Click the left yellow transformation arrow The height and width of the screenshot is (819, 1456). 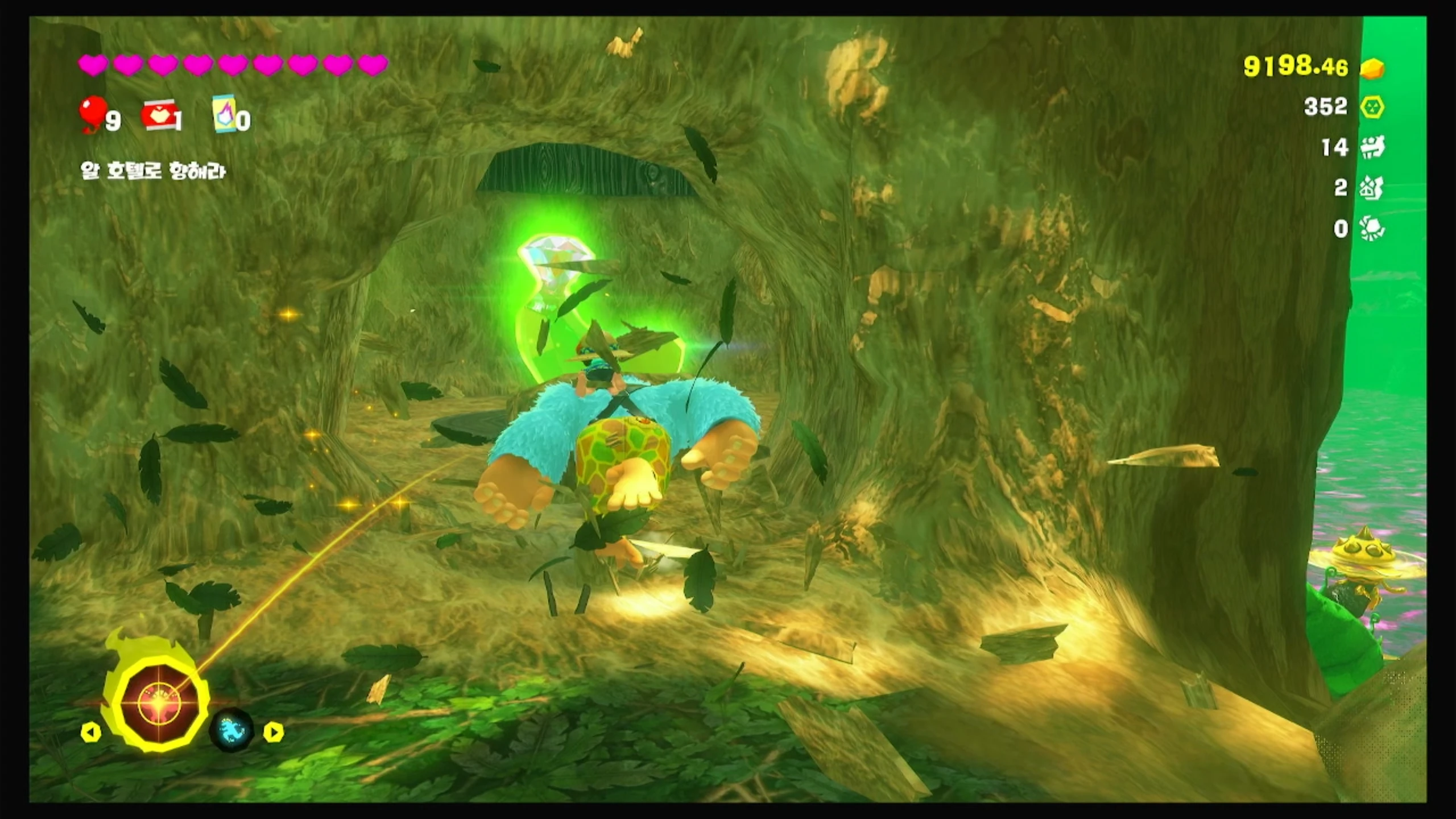[91, 732]
